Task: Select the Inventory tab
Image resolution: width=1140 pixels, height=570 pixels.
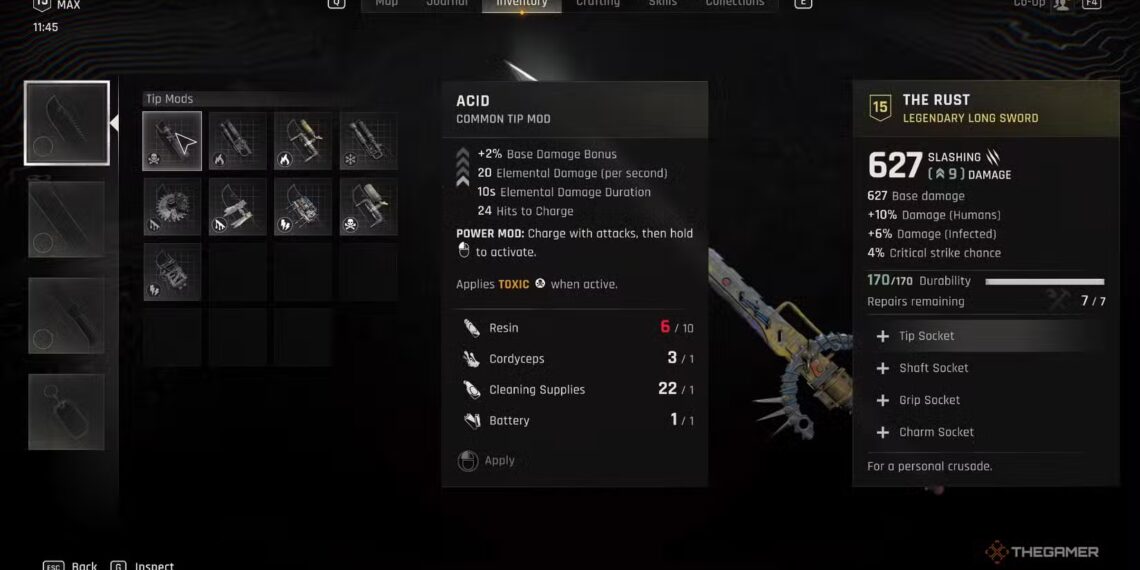Action: 521,4
